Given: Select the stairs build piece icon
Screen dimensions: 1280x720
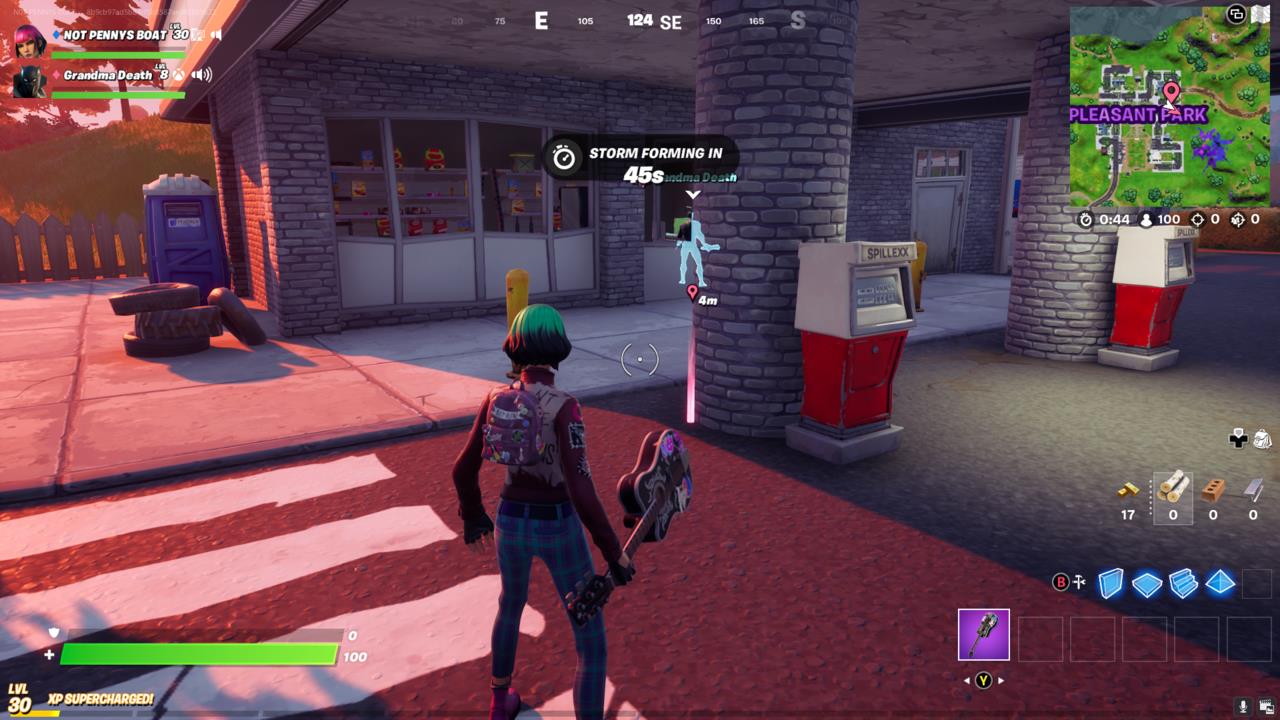Looking at the screenshot, I should point(1183,583).
